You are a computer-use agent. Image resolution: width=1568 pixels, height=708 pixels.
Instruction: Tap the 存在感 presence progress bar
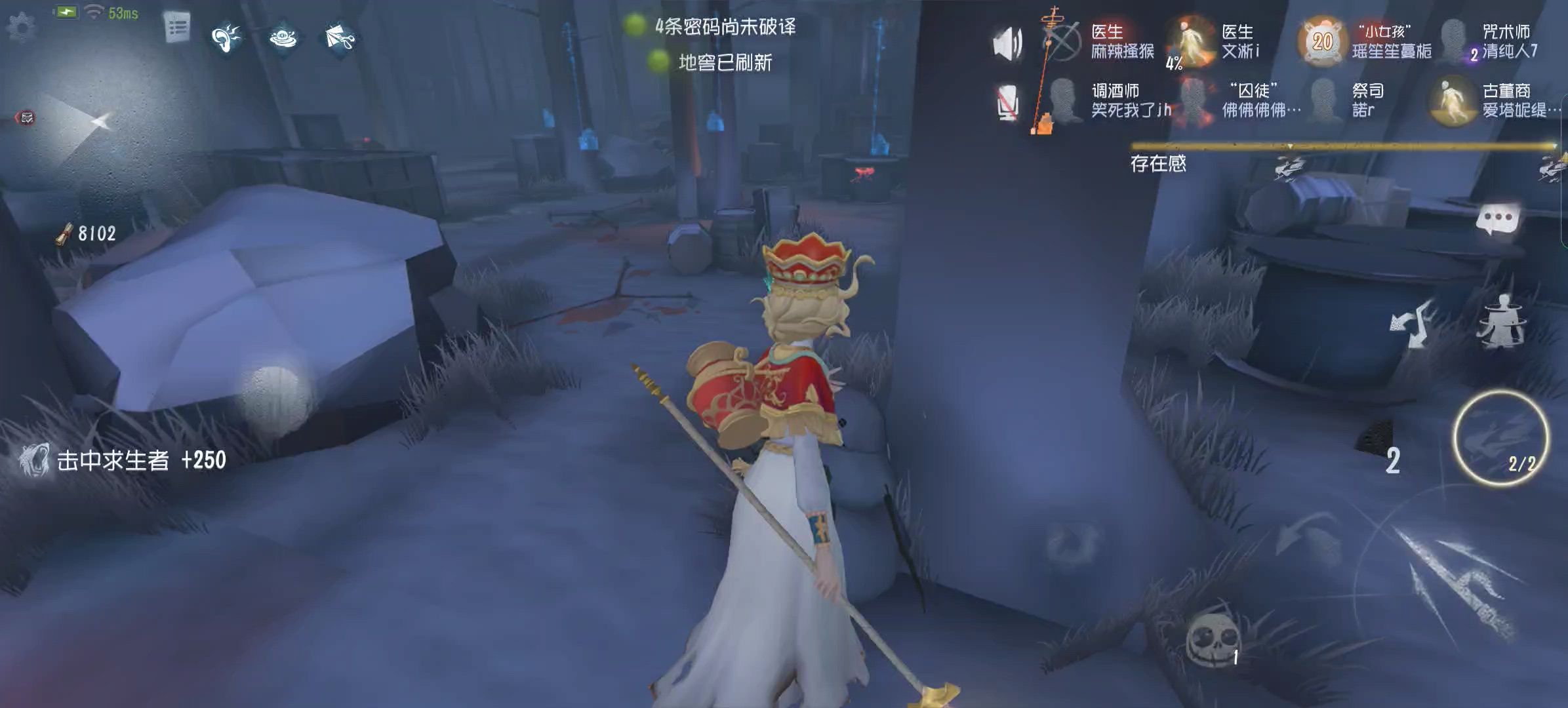(x=1344, y=146)
